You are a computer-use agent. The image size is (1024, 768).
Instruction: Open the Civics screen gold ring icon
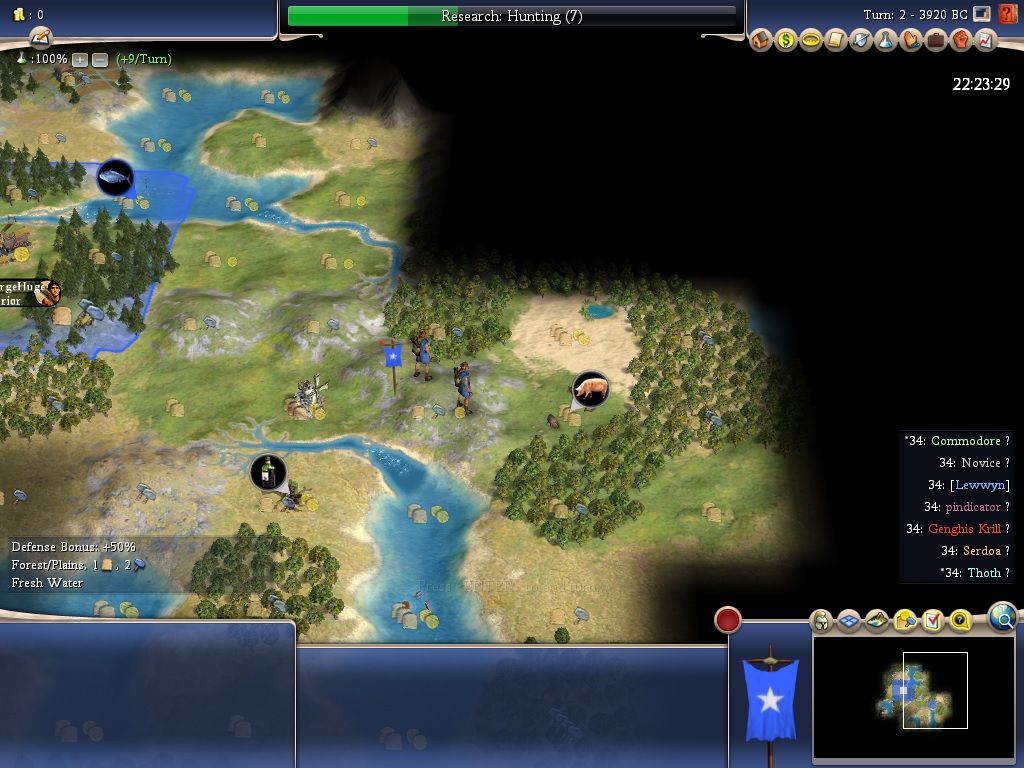pos(811,41)
